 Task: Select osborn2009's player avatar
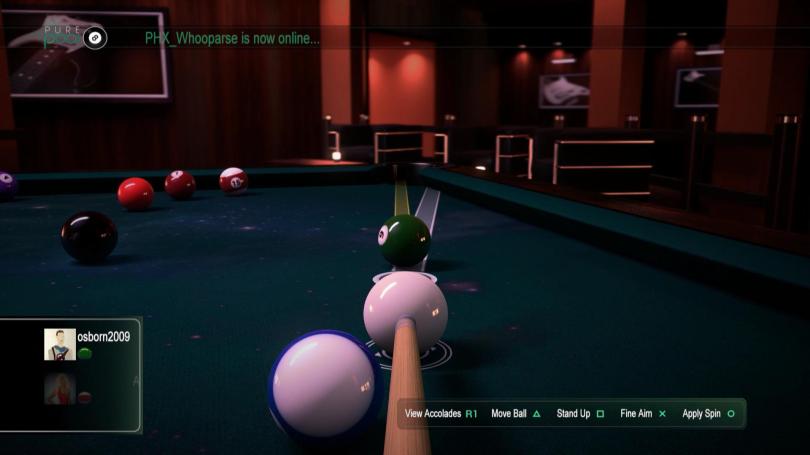pyautogui.click(x=60, y=344)
